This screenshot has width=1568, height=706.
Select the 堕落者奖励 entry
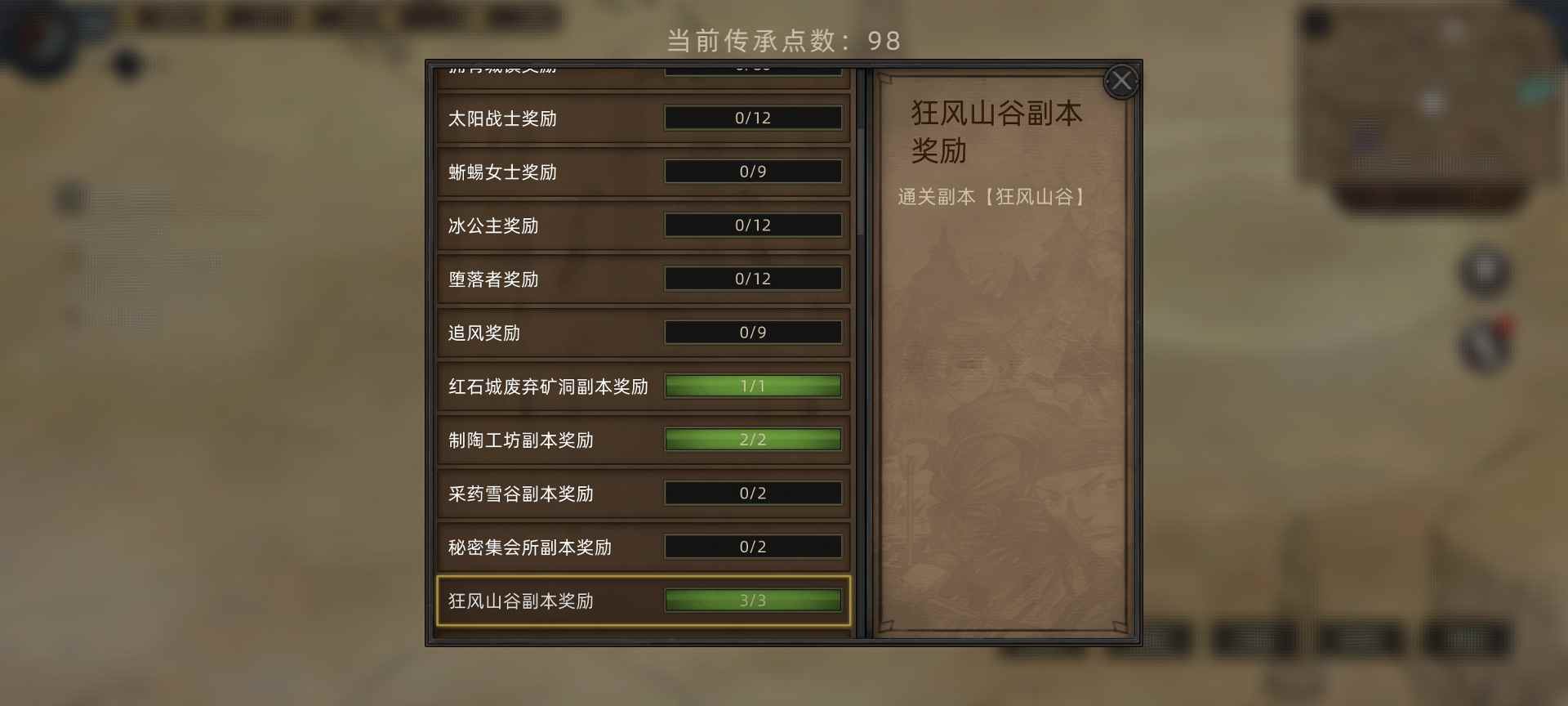(x=643, y=279)
